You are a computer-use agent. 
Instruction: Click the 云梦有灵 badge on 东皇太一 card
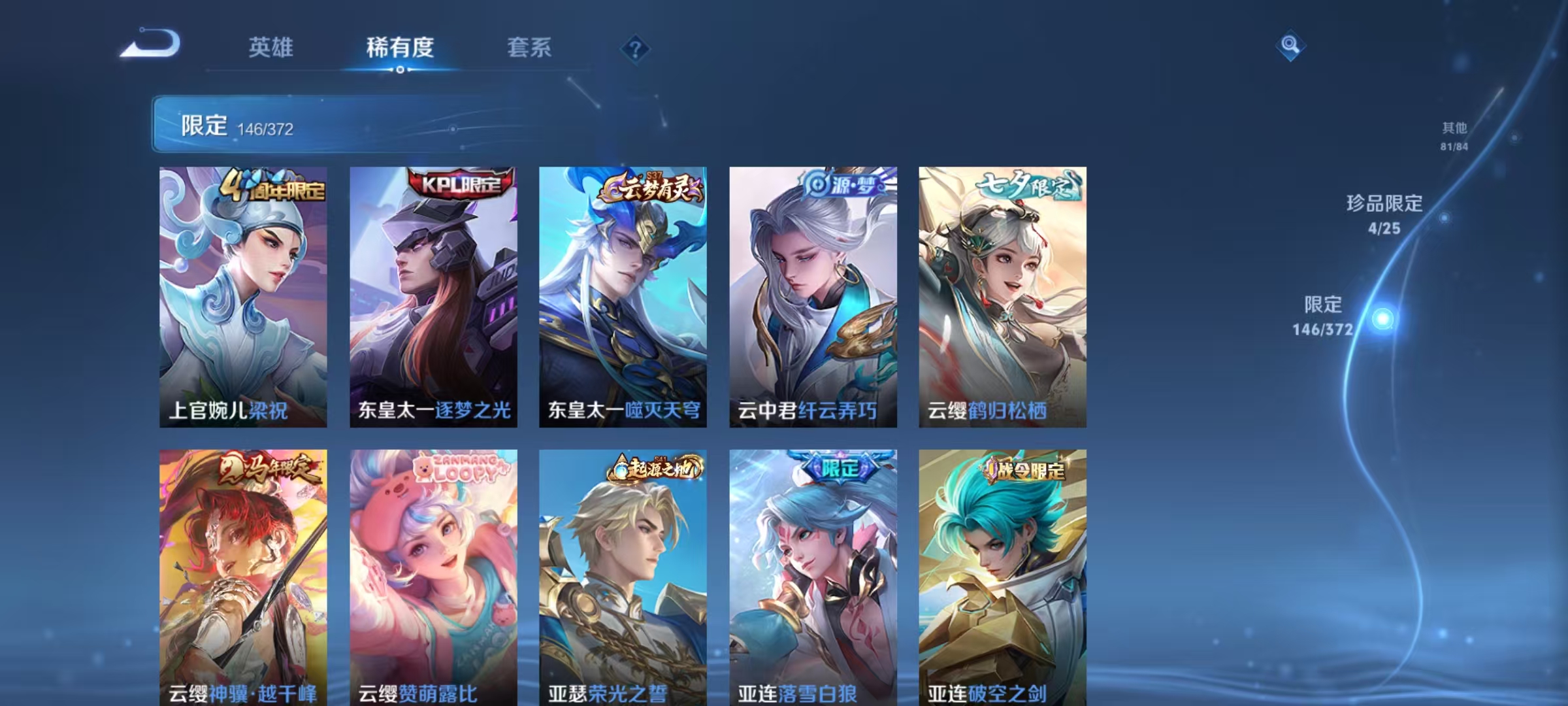pos(649,188)
